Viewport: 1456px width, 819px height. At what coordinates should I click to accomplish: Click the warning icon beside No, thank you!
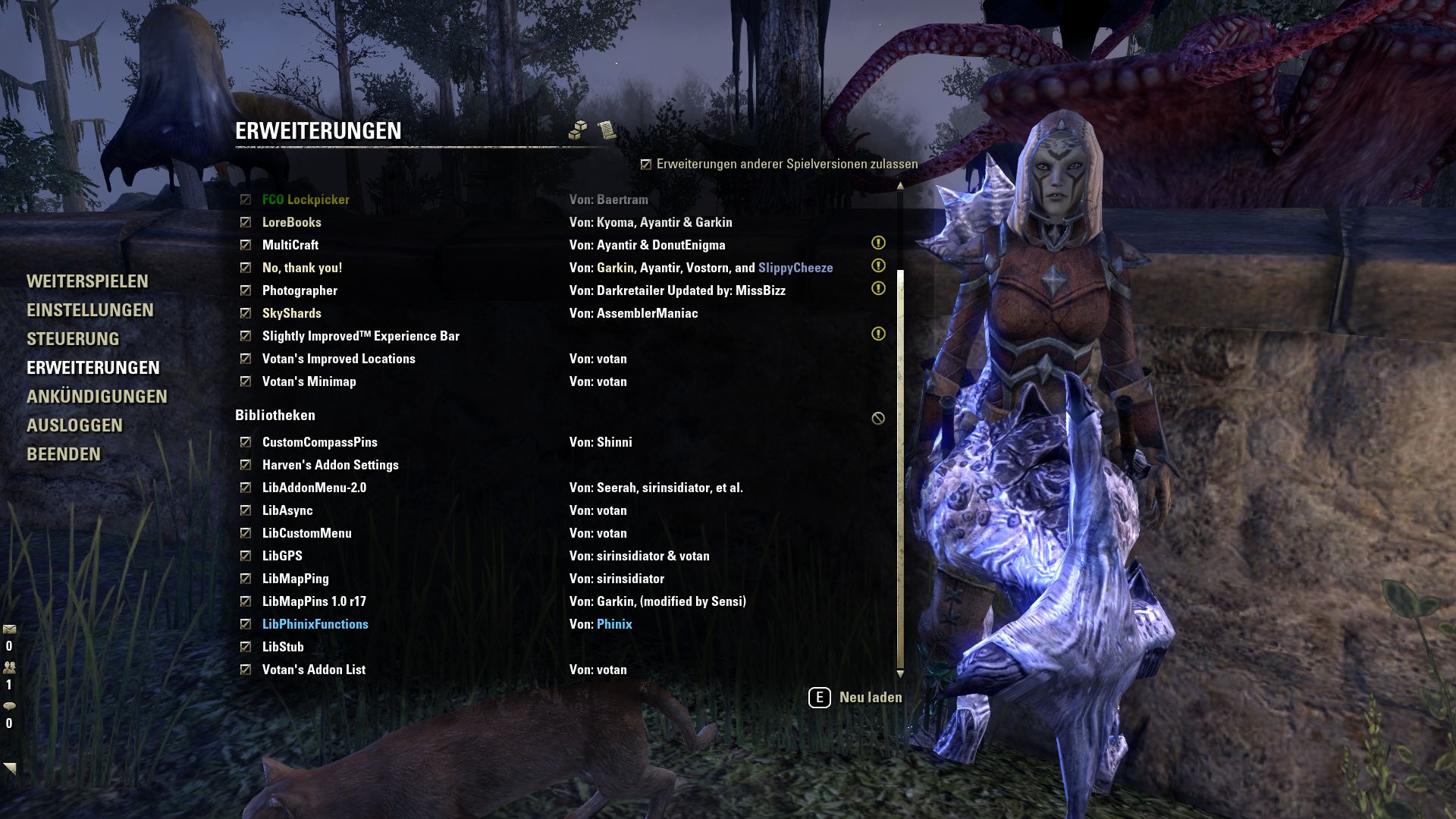point(878,266)
